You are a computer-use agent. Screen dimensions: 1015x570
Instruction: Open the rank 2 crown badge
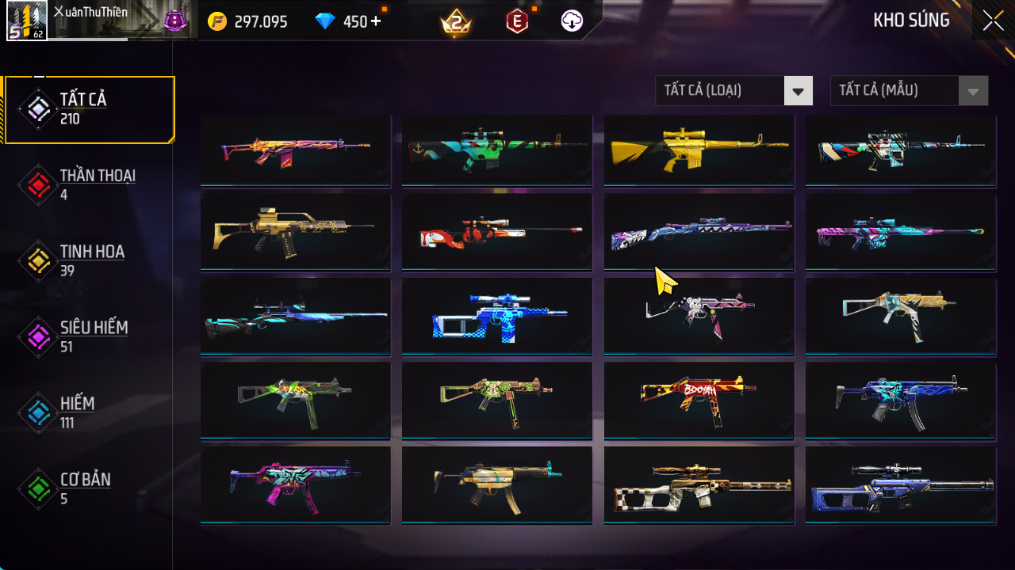point(456,21)
